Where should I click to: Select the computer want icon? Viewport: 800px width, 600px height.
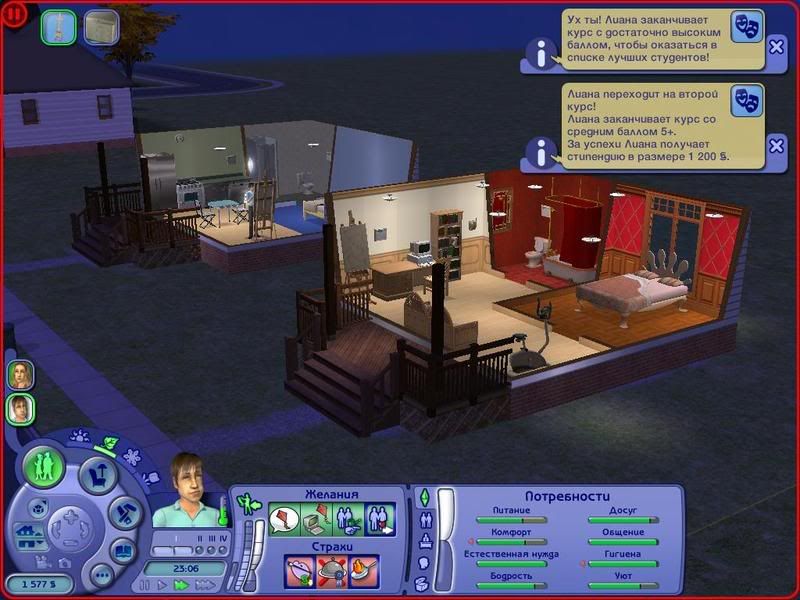click(317, 520)
